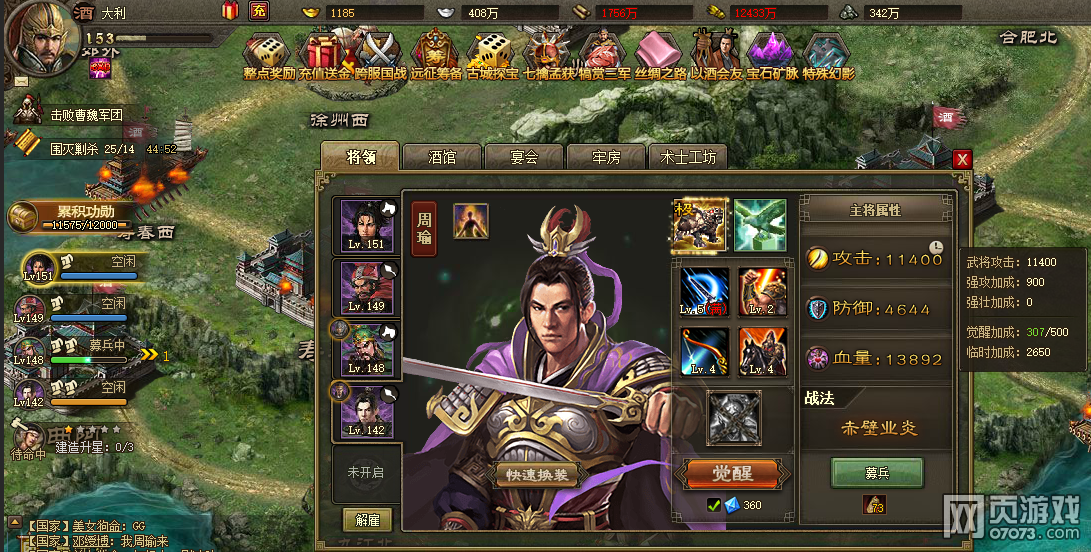
Task: Toggle the green checkbox beside the 360 gem cost
Action: point(713,505)
